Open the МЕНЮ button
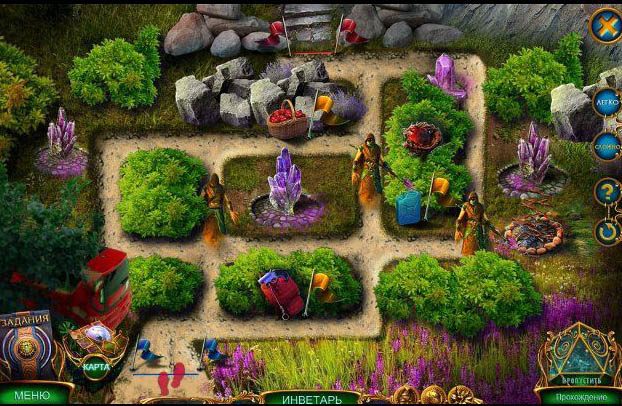 click(31, 395)
